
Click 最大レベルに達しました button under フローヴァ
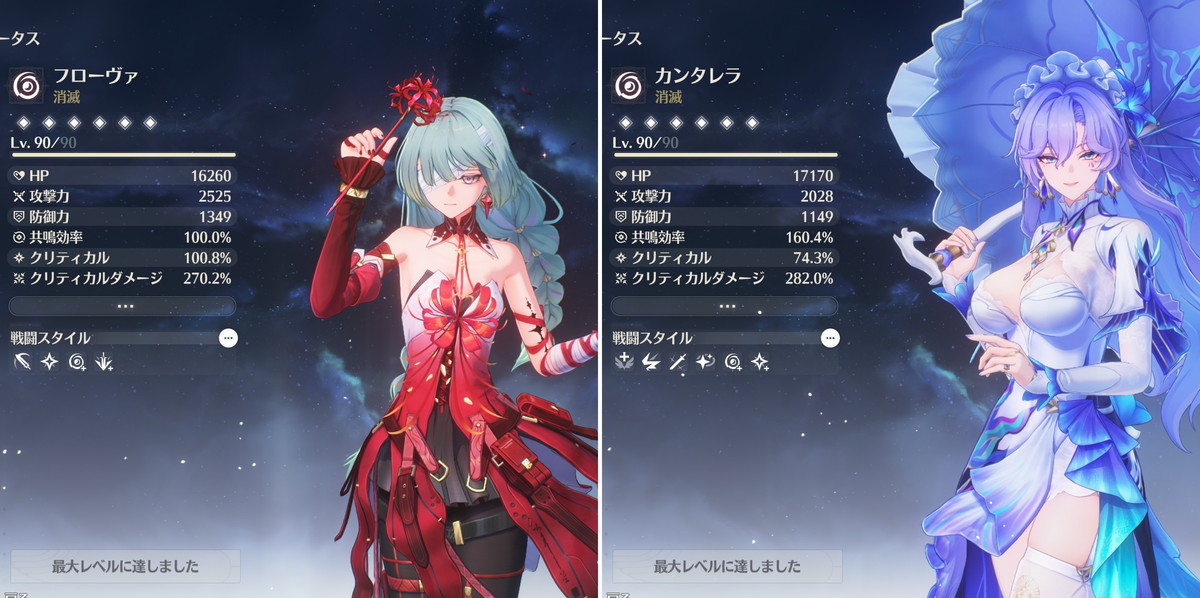pos(125,566)
